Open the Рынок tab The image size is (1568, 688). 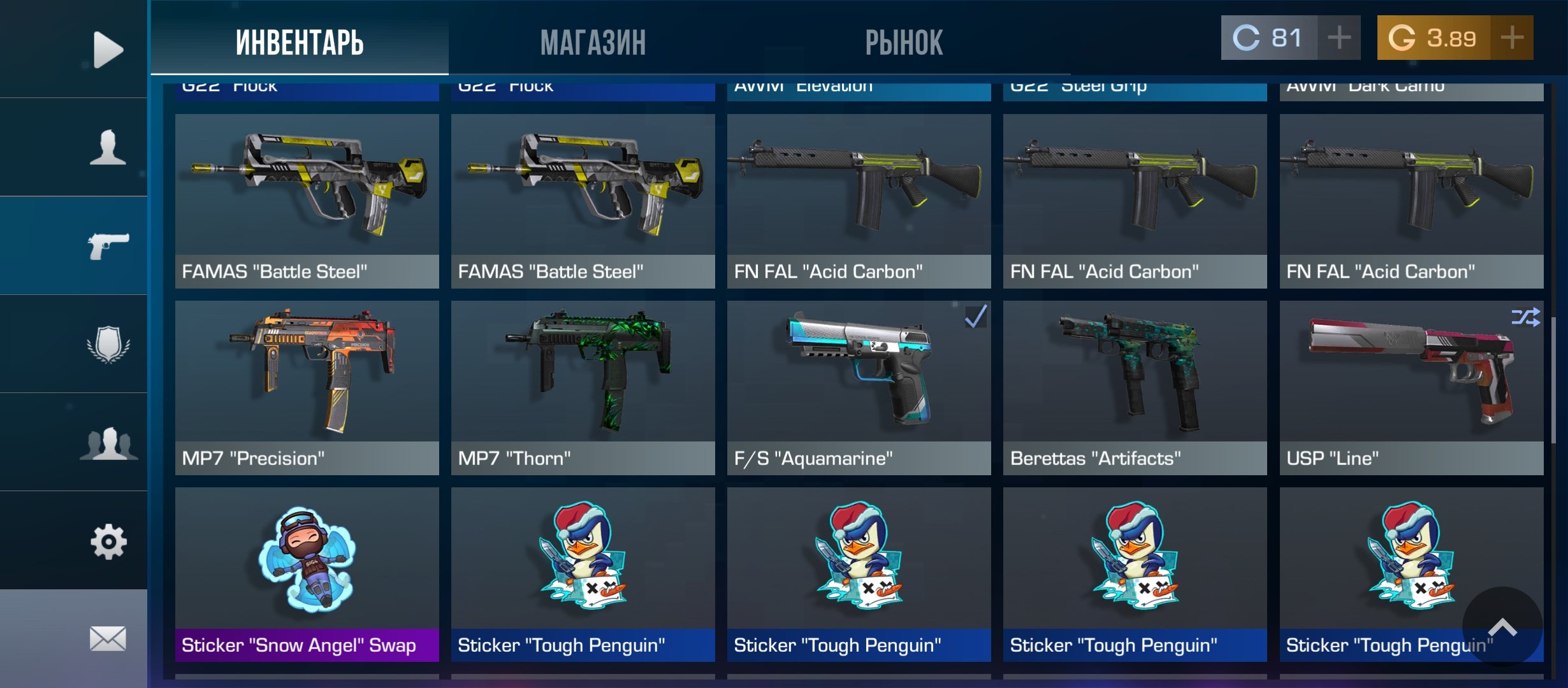903,43
